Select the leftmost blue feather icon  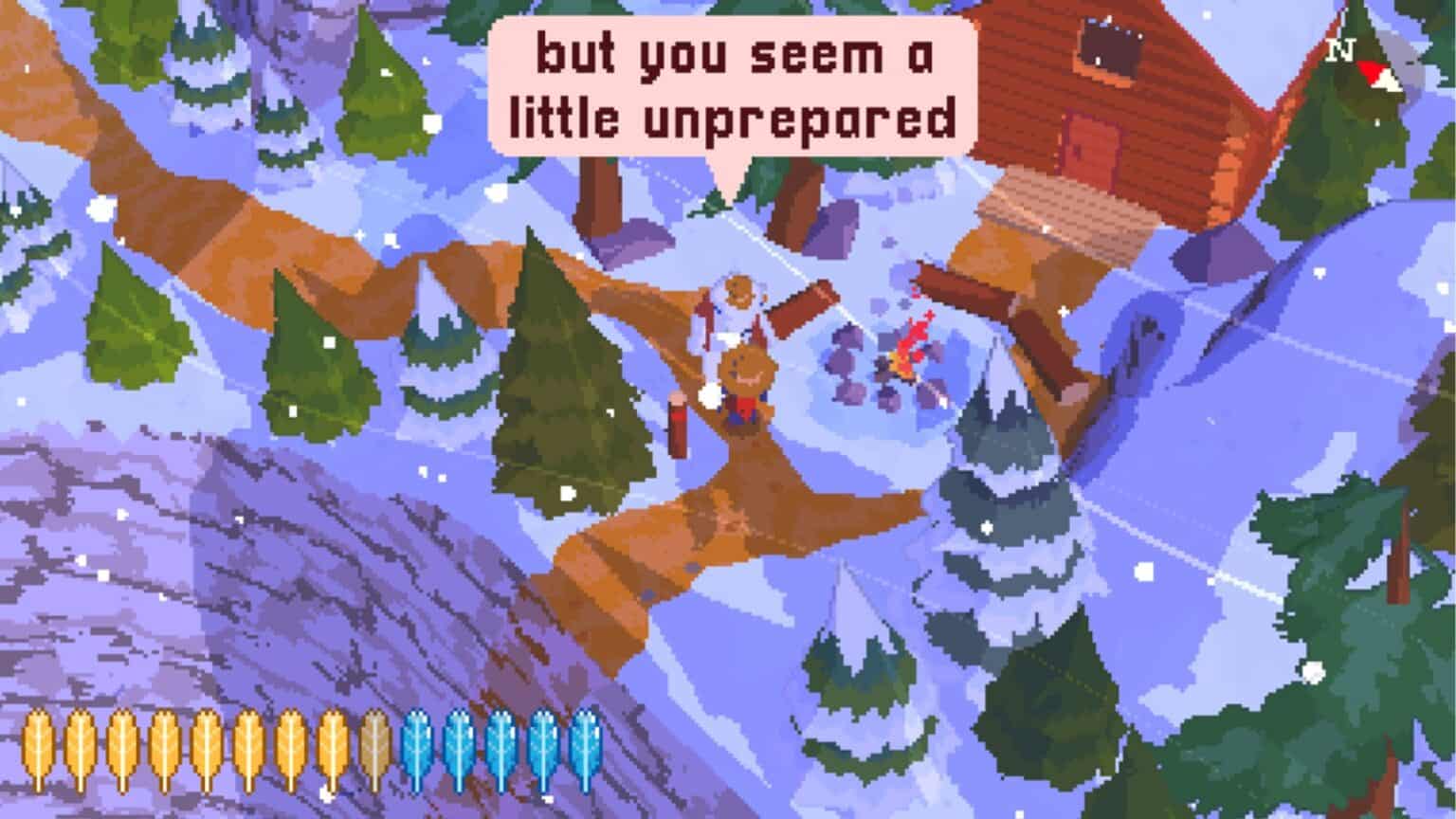click(417, 745)
